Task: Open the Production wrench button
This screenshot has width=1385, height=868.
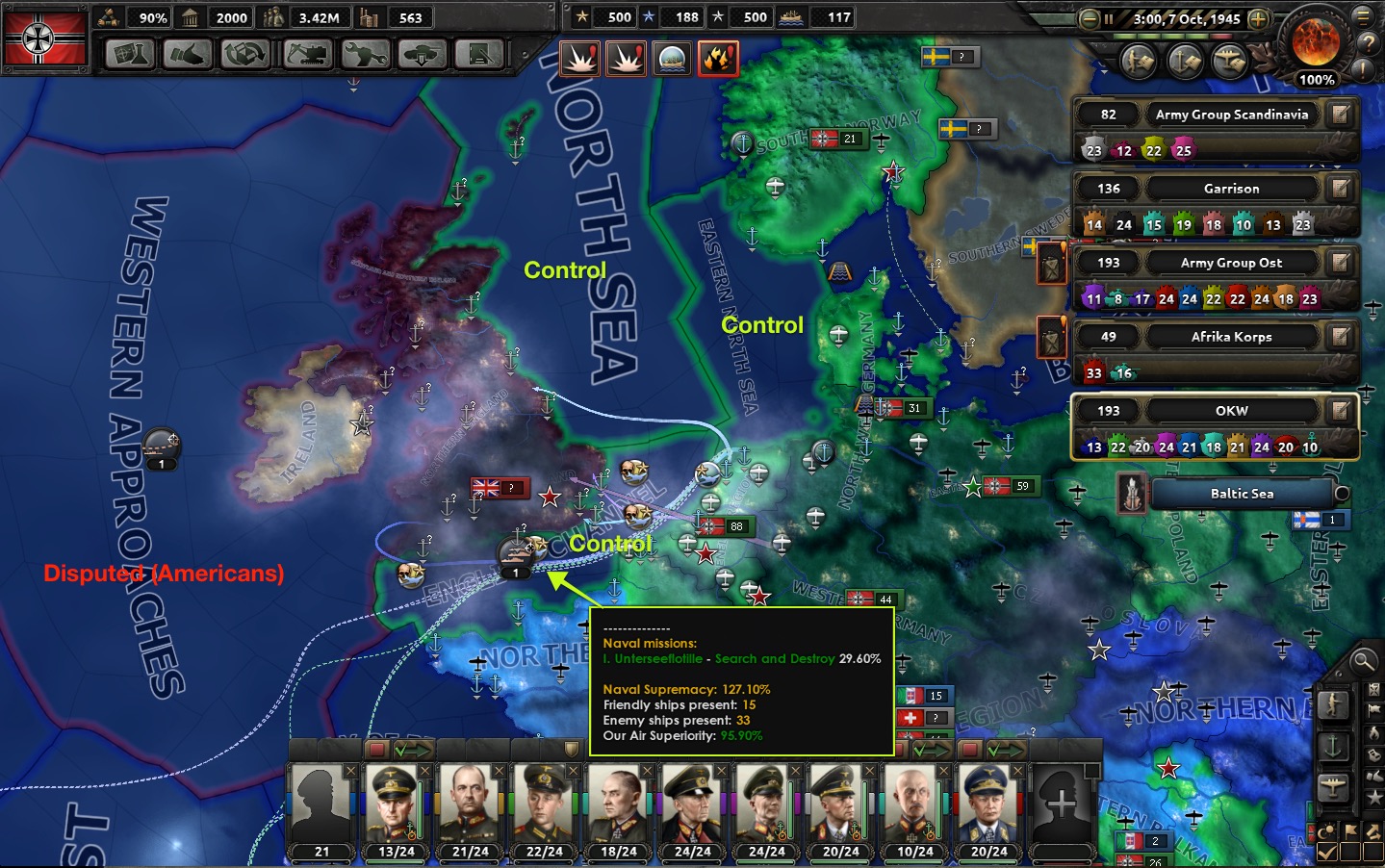Action: tap(366, 55)
